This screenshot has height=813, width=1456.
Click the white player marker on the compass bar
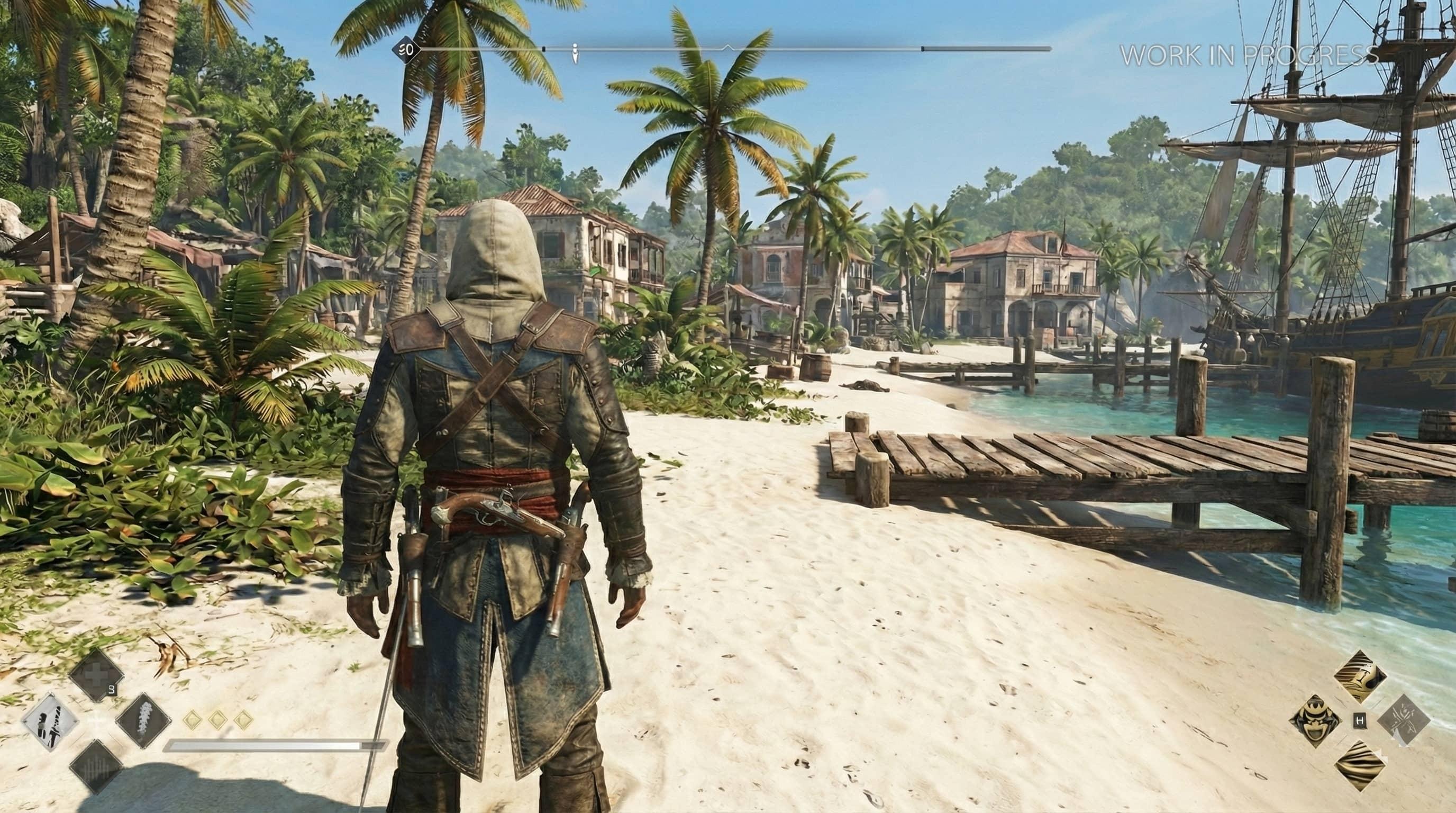click(x=575, y=53)
